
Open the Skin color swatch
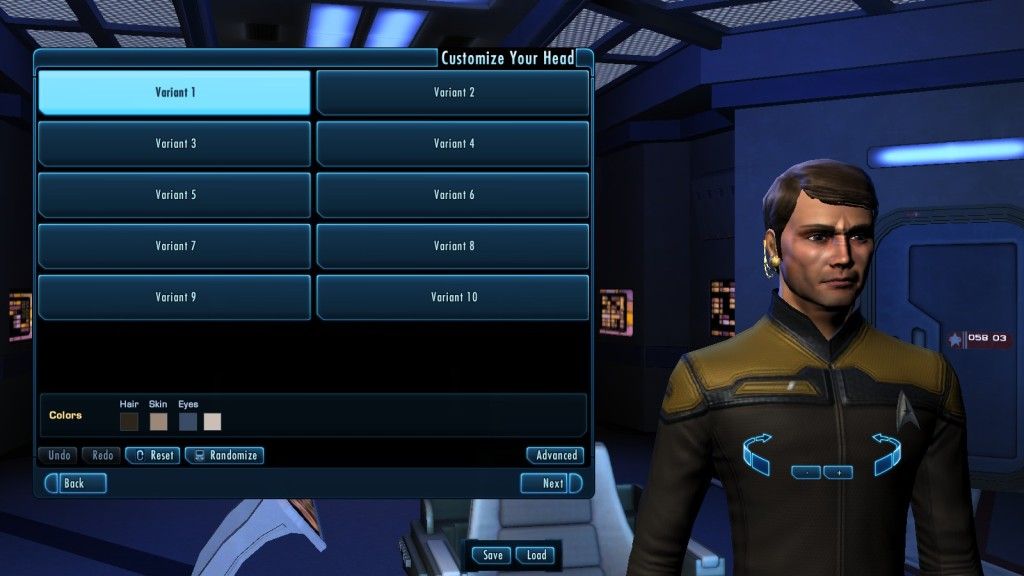pyautogui.click(x=158, y=421)
